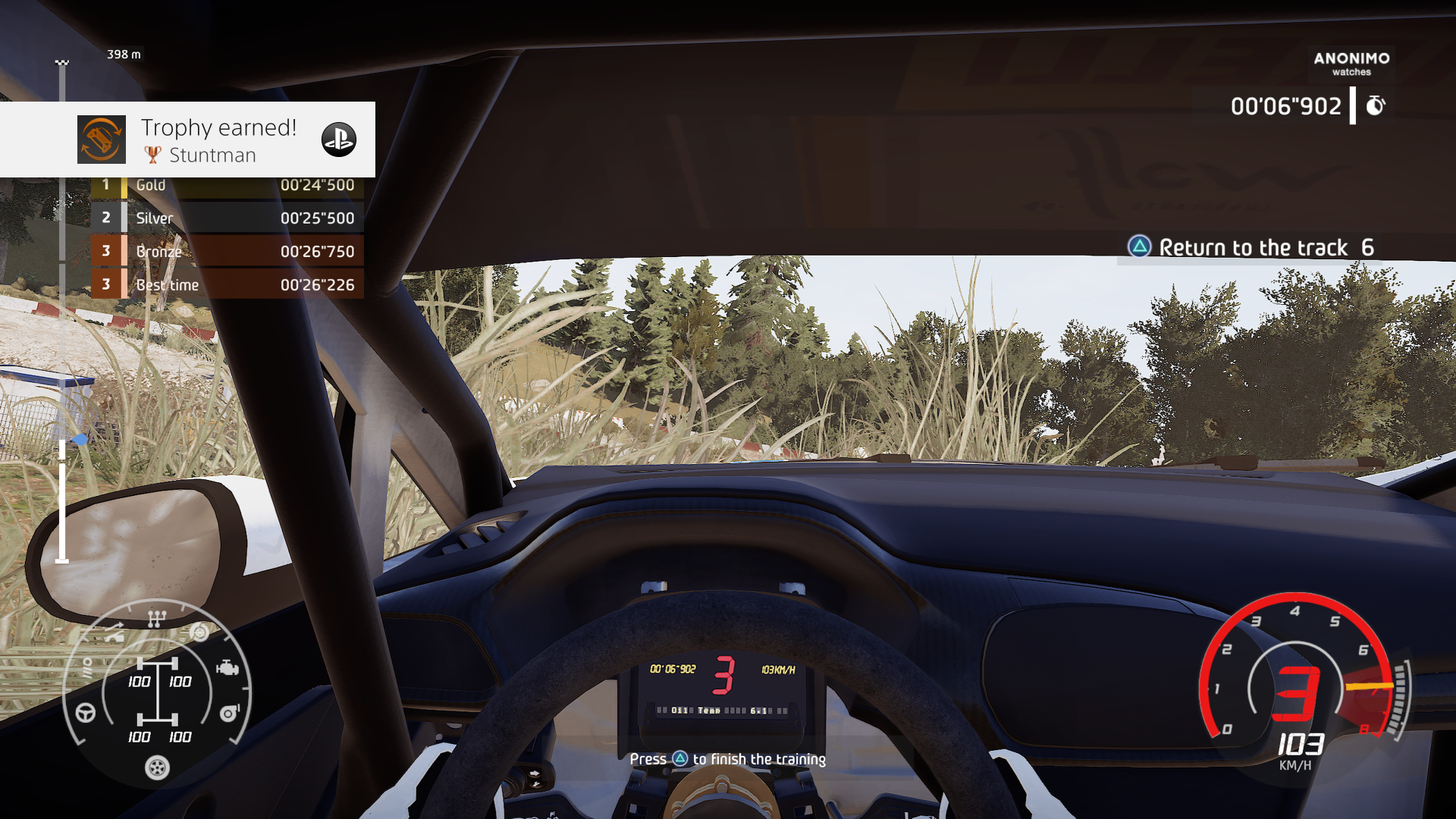Click the tire icon below the differential display
The width and height of the screenshot is (1456, 819).
point(156,767)
